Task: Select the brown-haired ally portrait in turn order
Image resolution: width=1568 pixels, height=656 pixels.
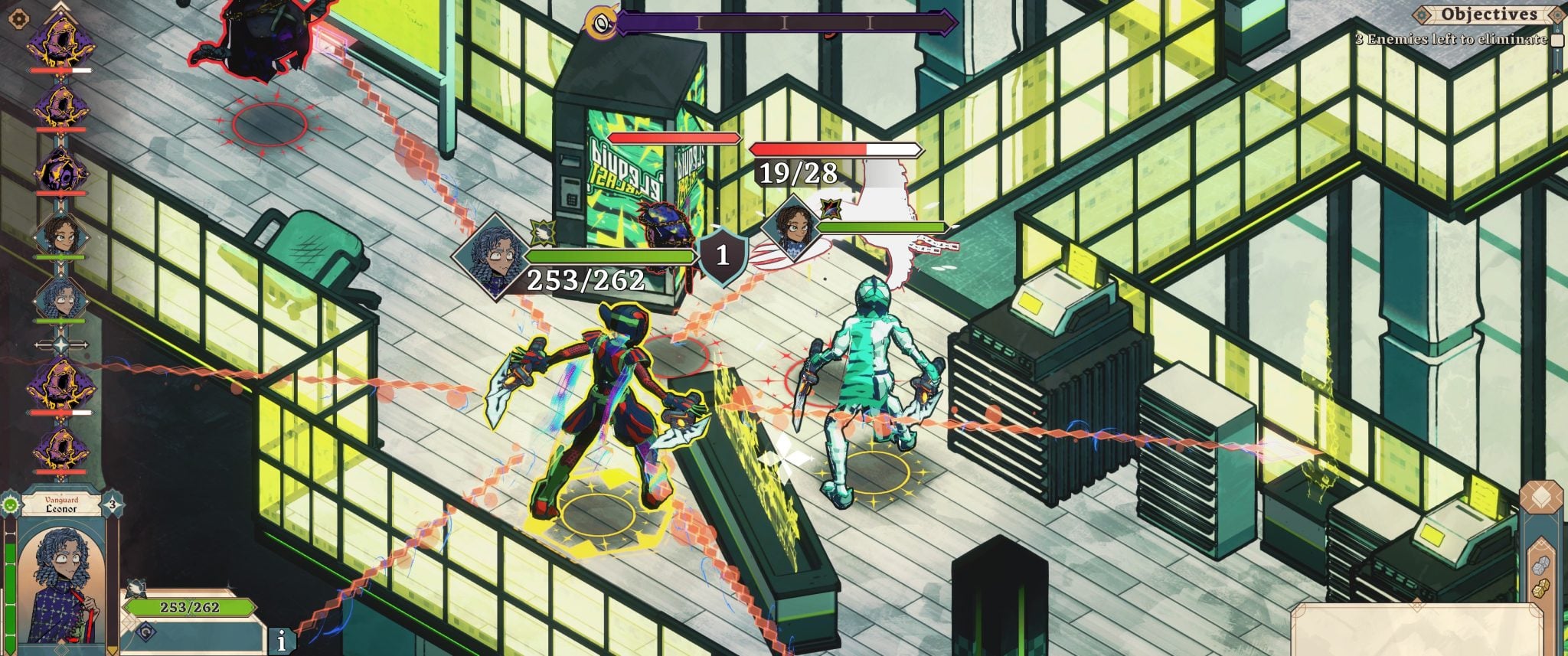Action: [60, 233]
